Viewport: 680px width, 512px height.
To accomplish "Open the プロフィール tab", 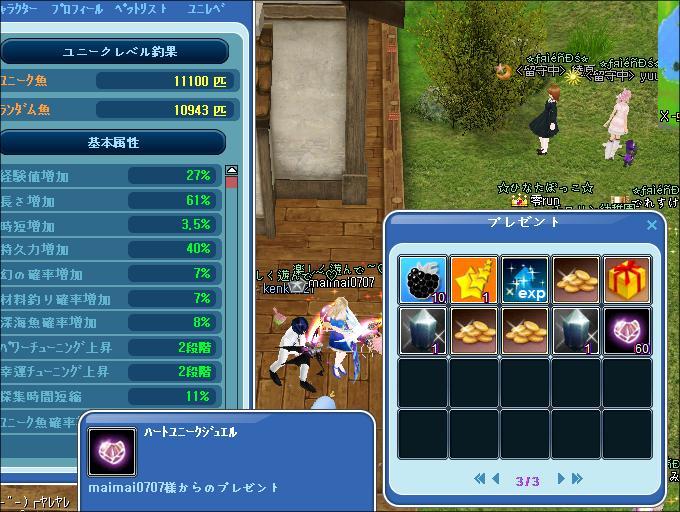I will tap(77, 9).
